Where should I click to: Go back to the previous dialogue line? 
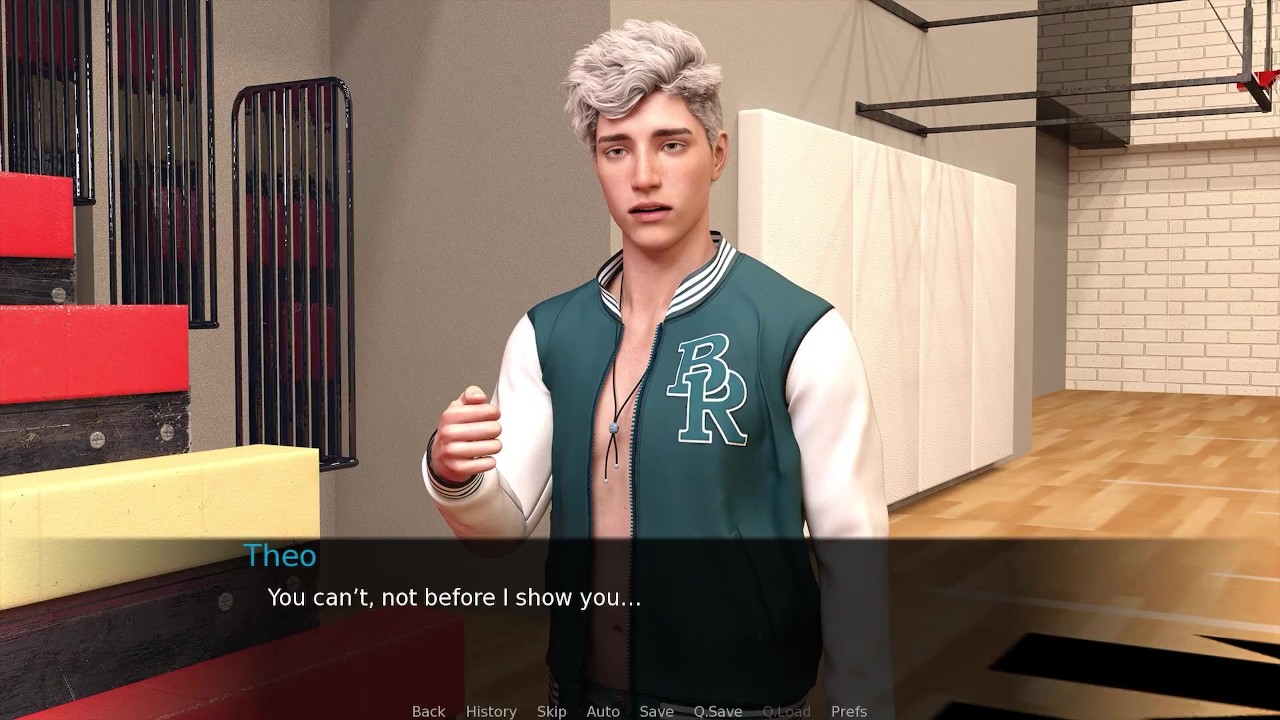428,711
